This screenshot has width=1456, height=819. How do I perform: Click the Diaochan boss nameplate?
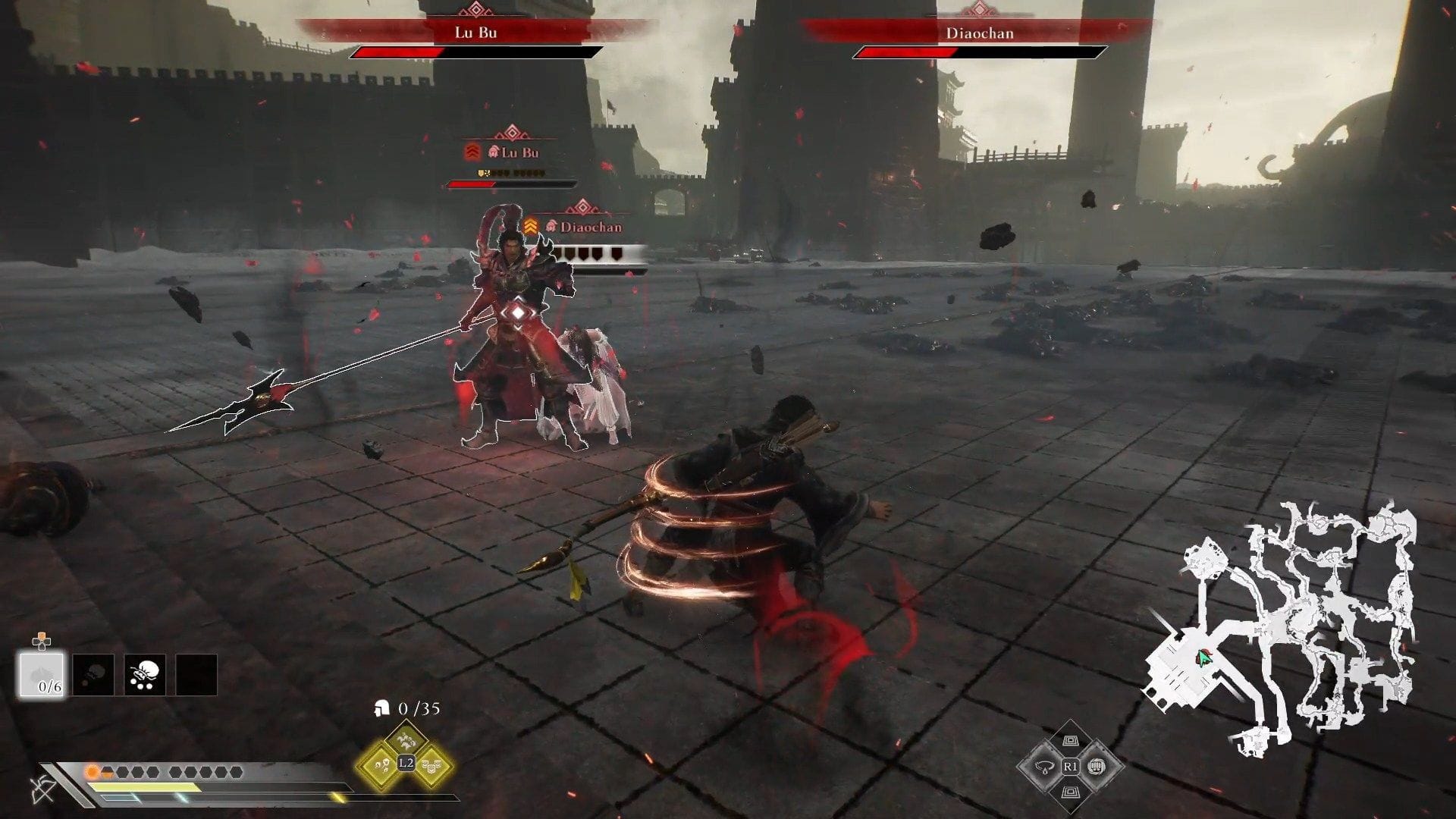(979, 33)
